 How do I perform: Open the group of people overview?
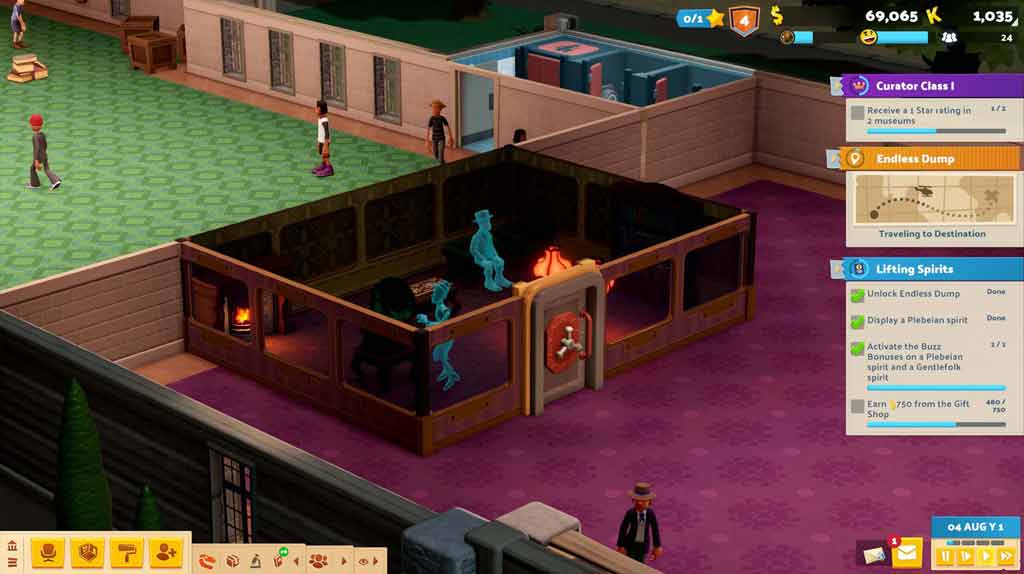pos(318,560)
